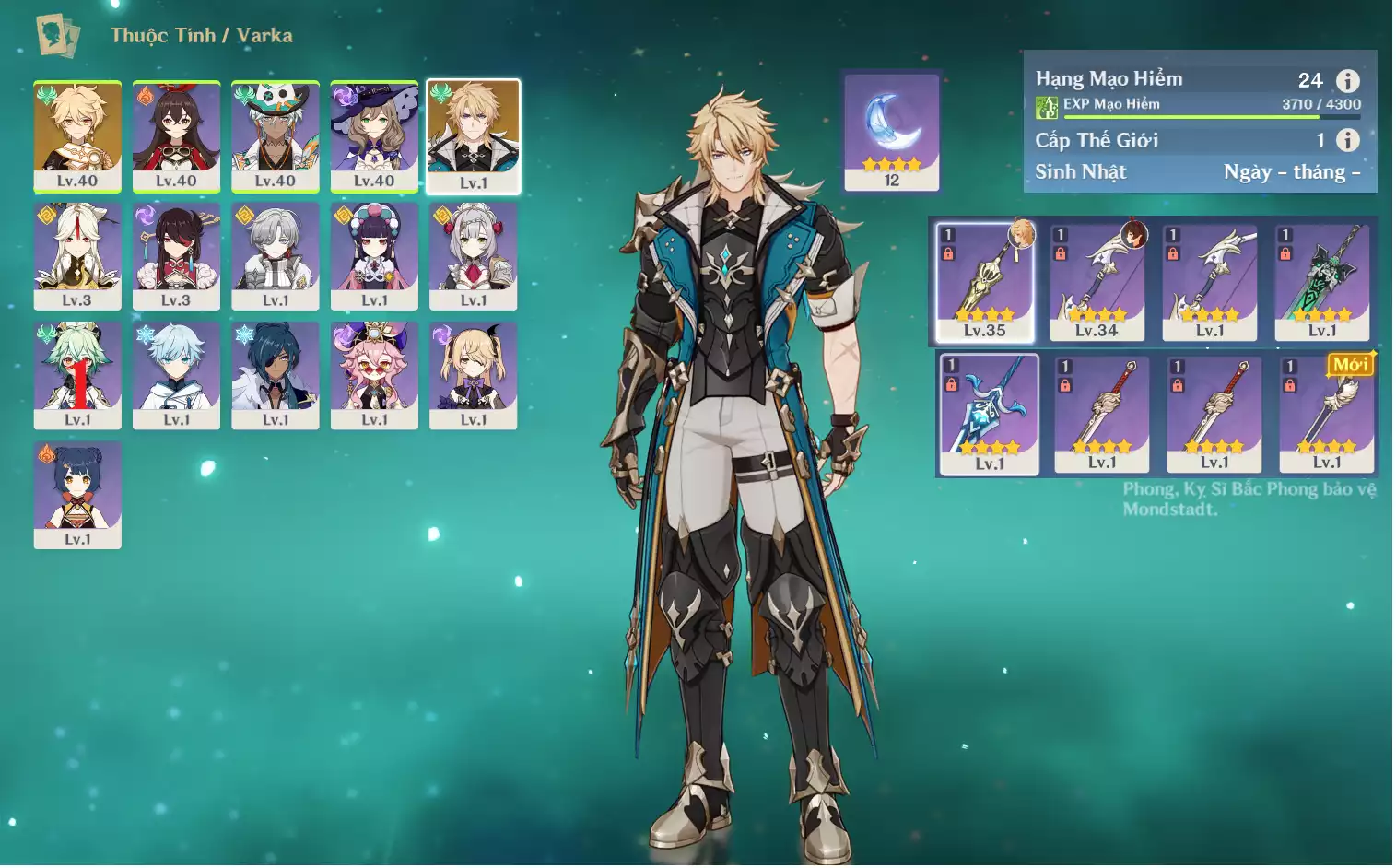
Task: Select the Aether character portrait
Action: tap(77, 135)
